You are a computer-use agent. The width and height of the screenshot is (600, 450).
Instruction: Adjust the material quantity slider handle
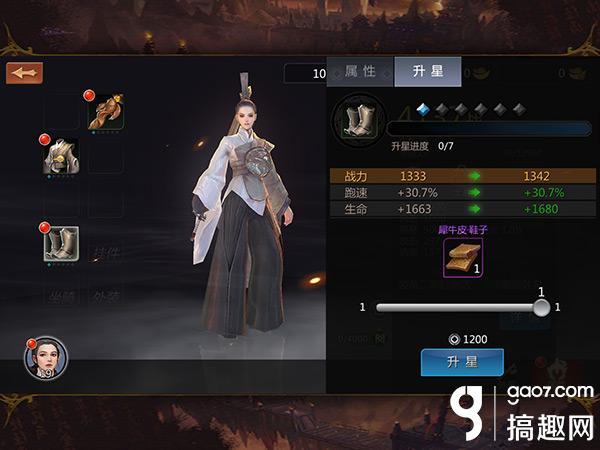tap(541, 307)
